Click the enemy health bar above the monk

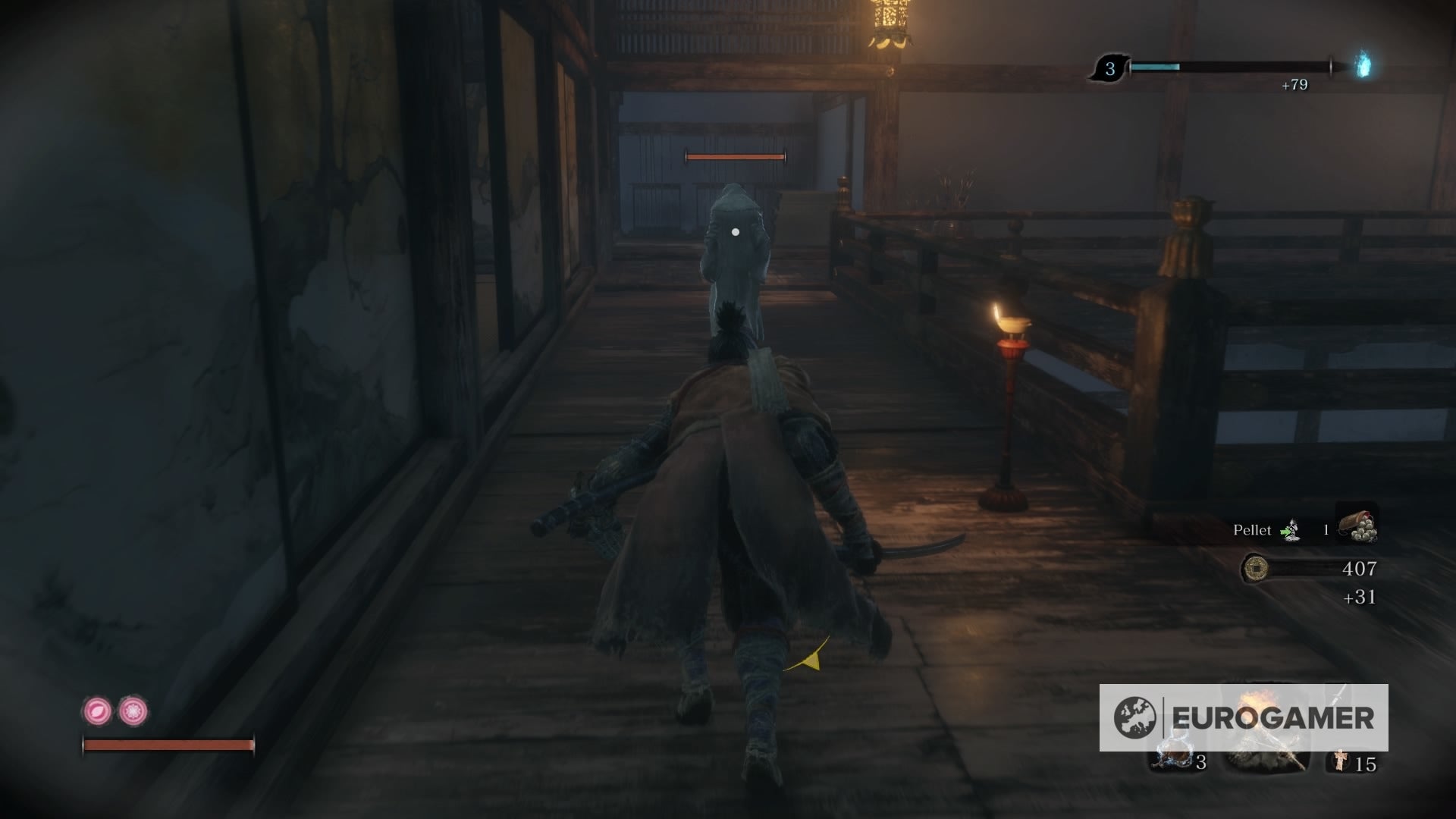734,157
